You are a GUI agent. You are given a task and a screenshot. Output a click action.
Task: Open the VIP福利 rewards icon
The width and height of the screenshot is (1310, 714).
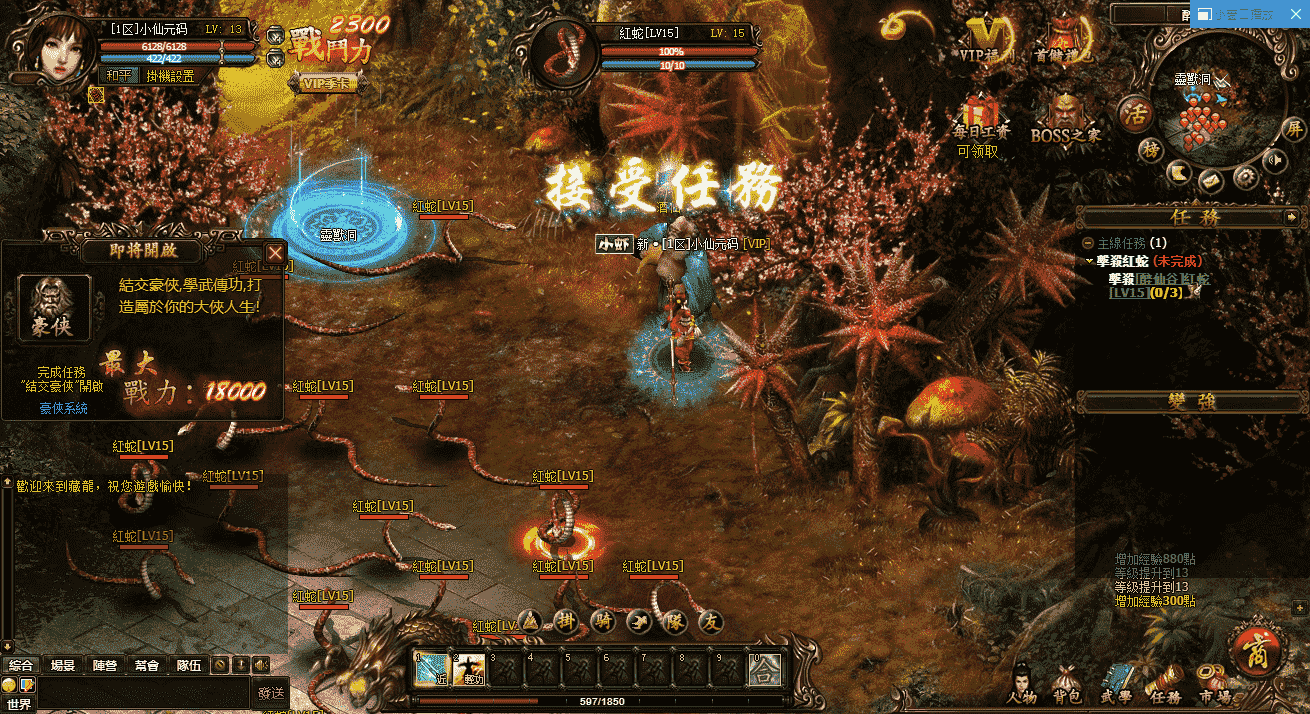pos(987,40)
